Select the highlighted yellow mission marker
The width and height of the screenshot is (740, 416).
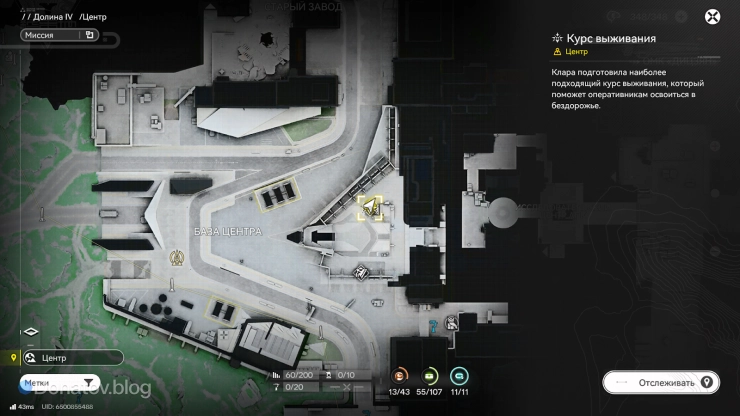[371, 207]
